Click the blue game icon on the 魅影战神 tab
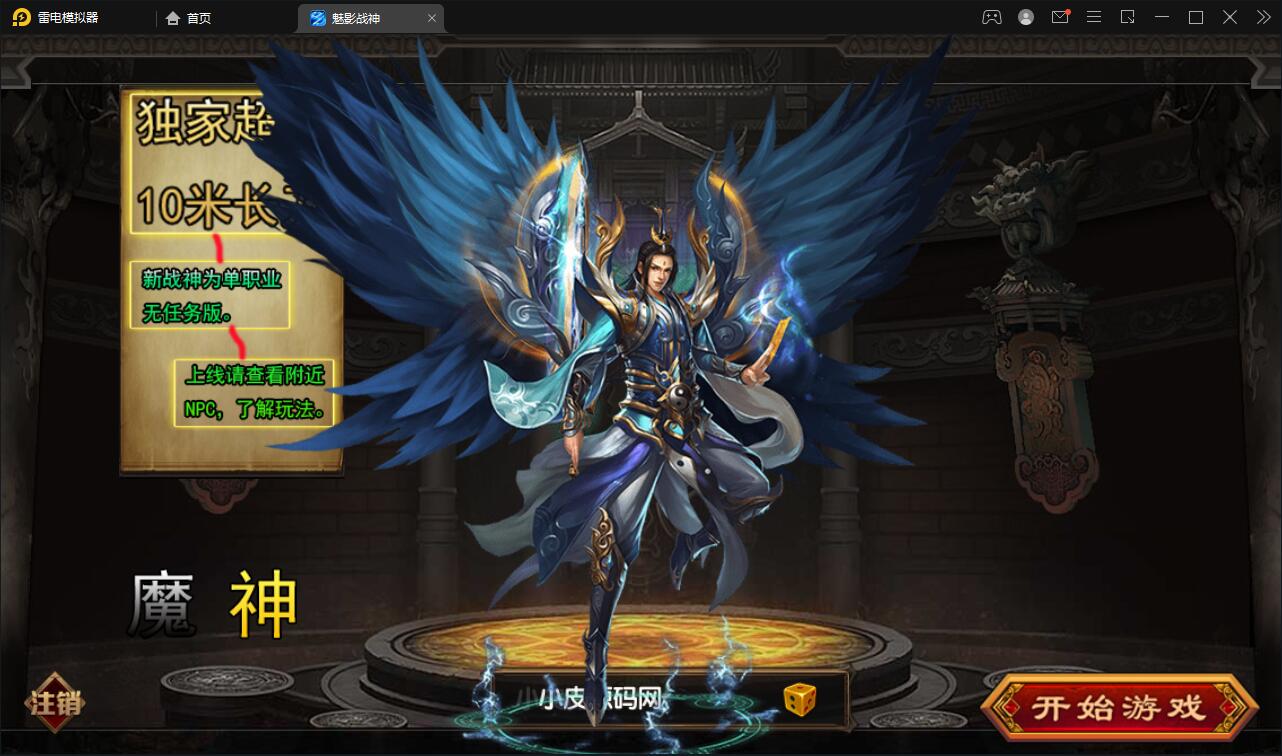1282x756 pixels. tap(315, 17)
